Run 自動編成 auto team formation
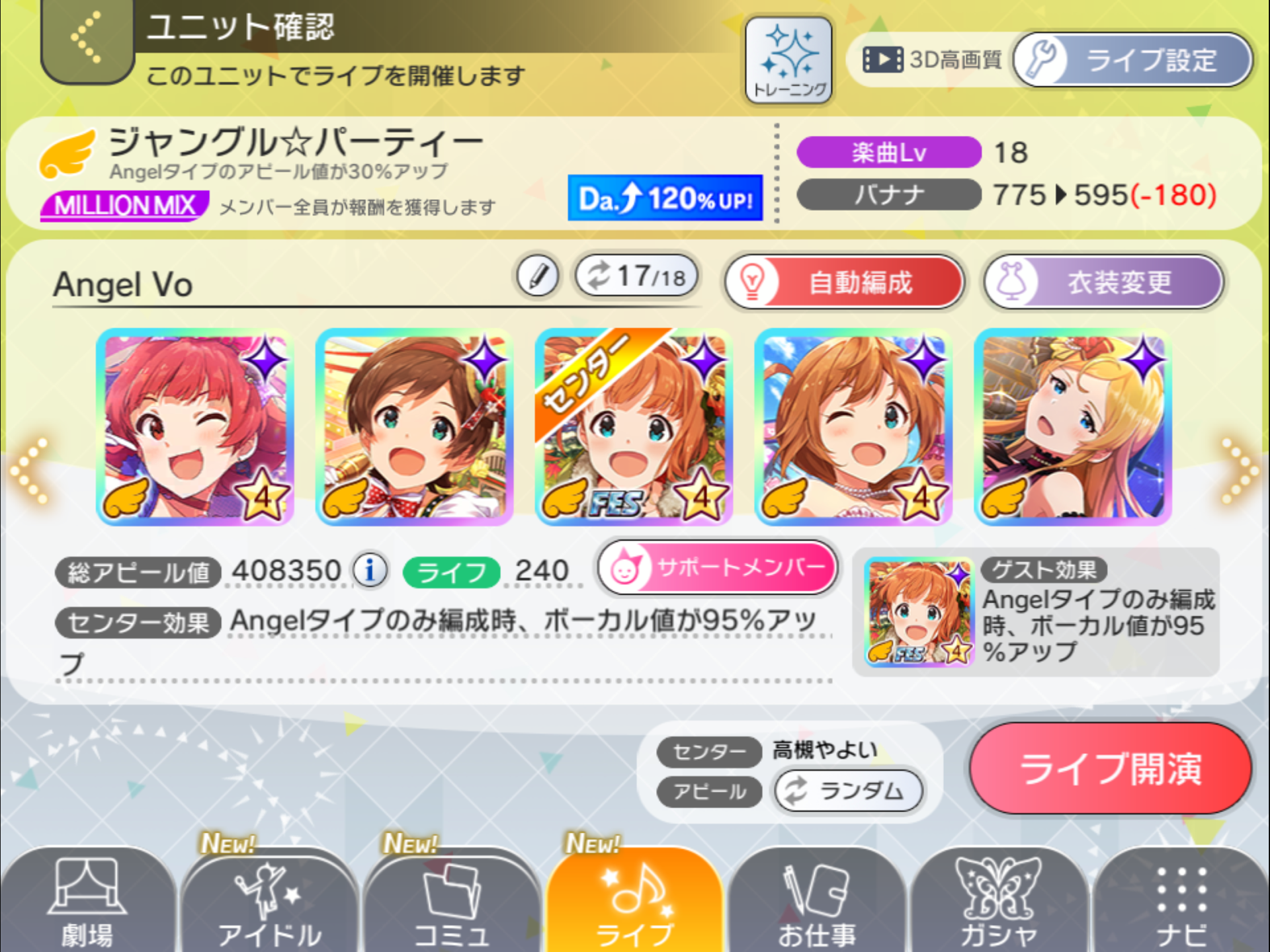Screen dimensions: 1270x952 tap(843, 282)
